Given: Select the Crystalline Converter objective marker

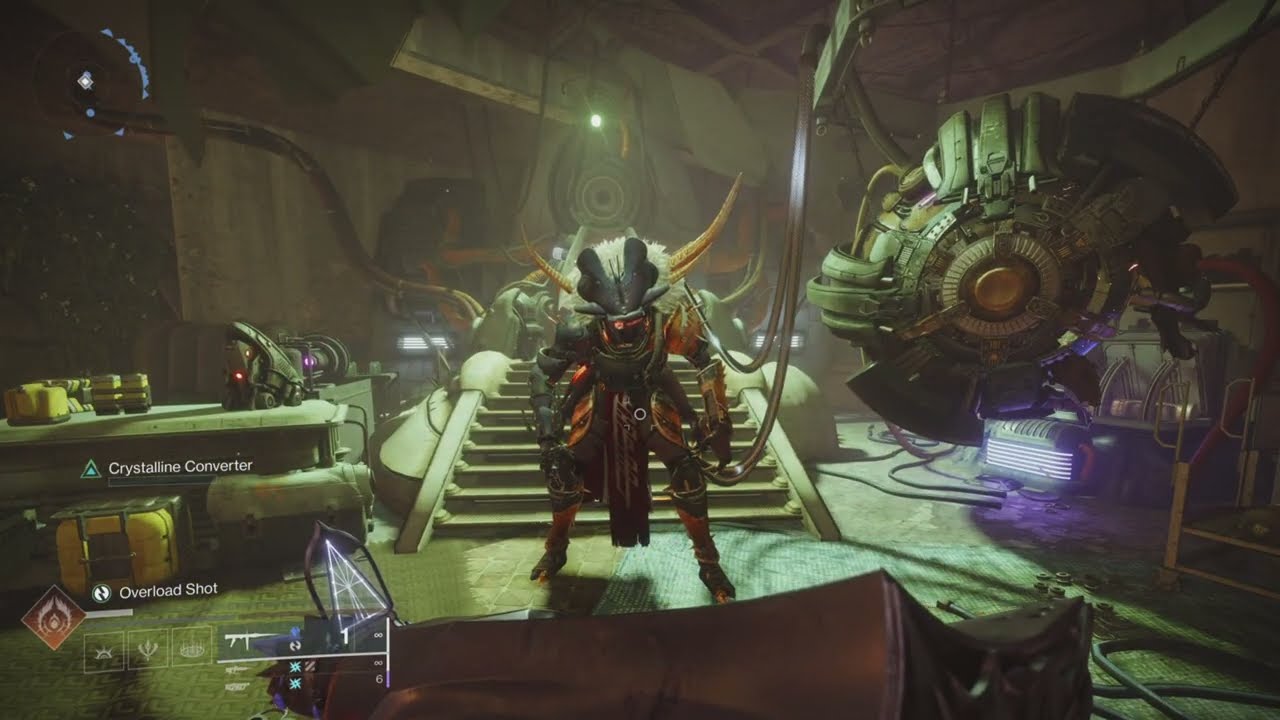Looking at the screenshot, I should [91, 467].
